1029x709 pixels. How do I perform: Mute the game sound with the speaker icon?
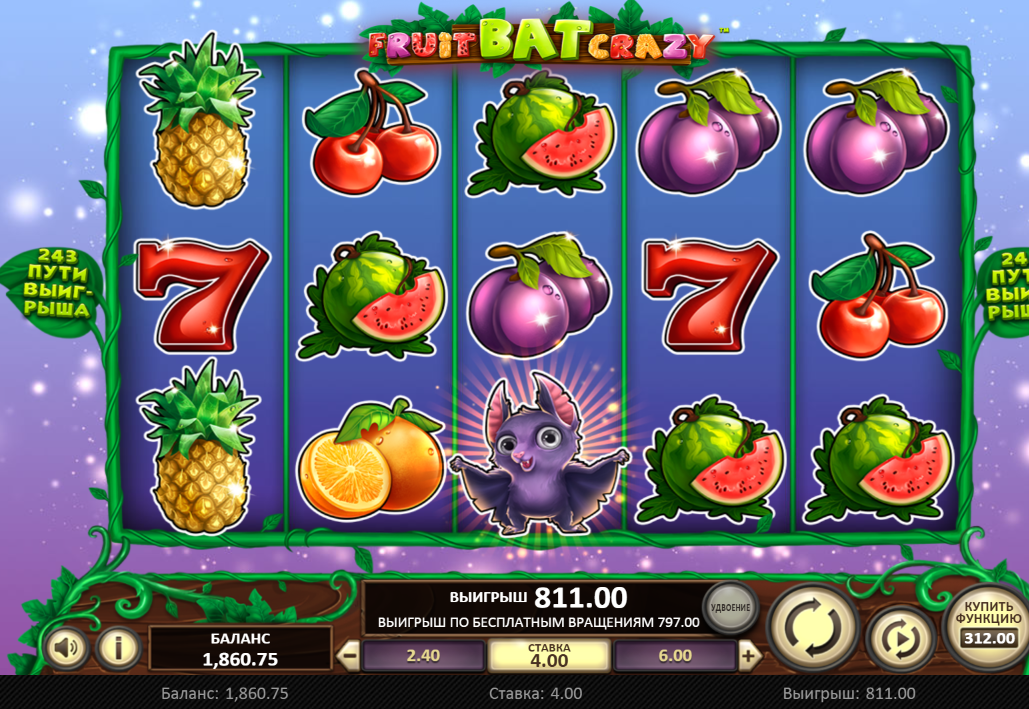pos(66,649)
